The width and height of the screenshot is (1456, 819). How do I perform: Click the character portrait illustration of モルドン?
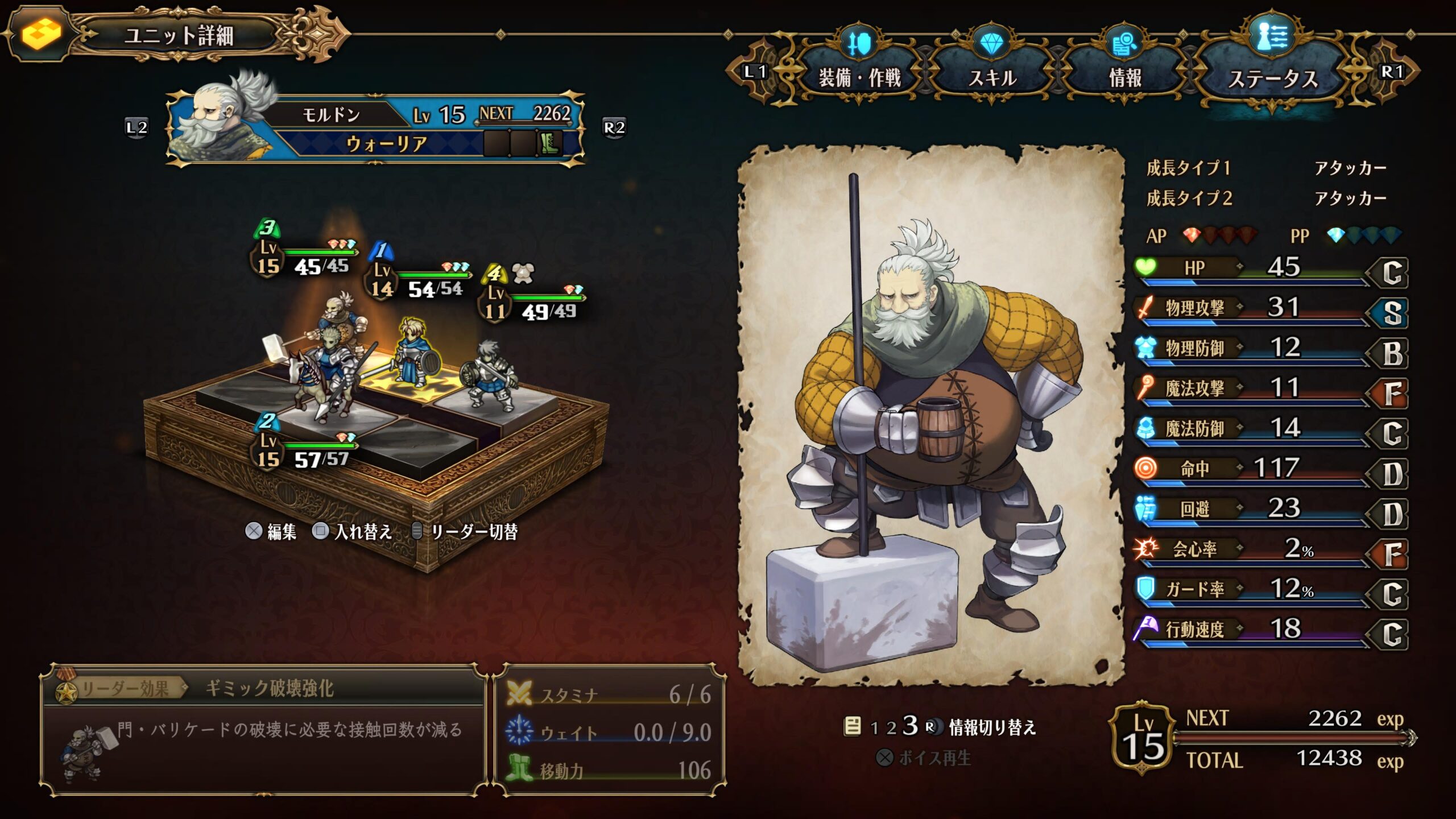pyautogui.click(x=930, y=415)
